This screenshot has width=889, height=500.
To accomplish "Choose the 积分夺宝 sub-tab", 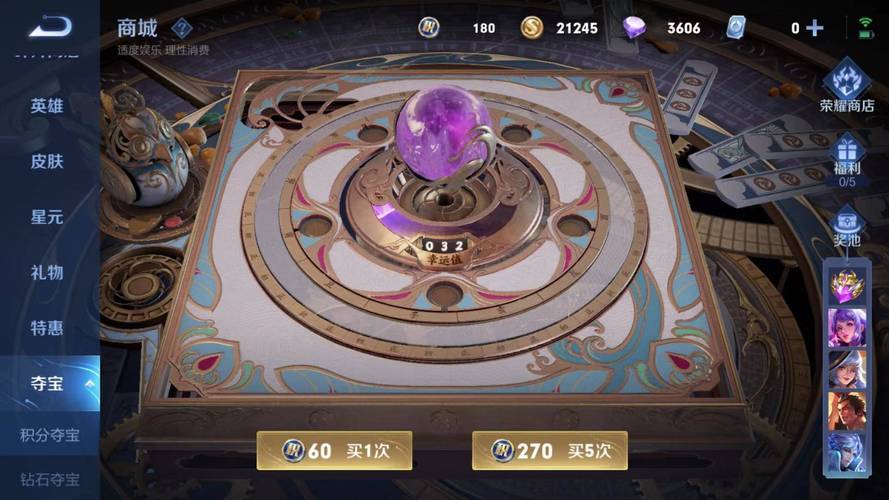I will pos(50,435).
